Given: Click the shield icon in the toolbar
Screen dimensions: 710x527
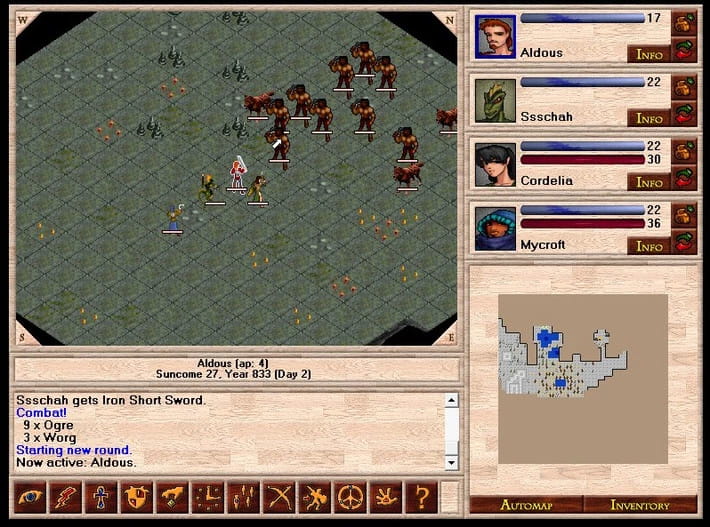Looking at the screenshot, I should click(x=136, y=497).
